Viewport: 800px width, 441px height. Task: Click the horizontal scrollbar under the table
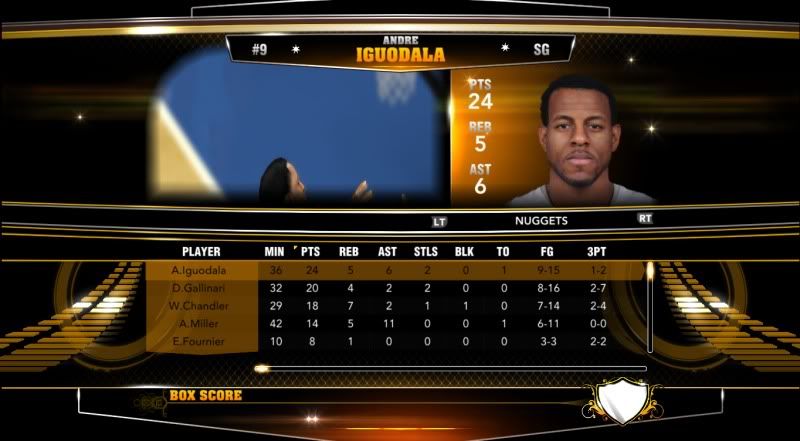(x=450, y=368)
